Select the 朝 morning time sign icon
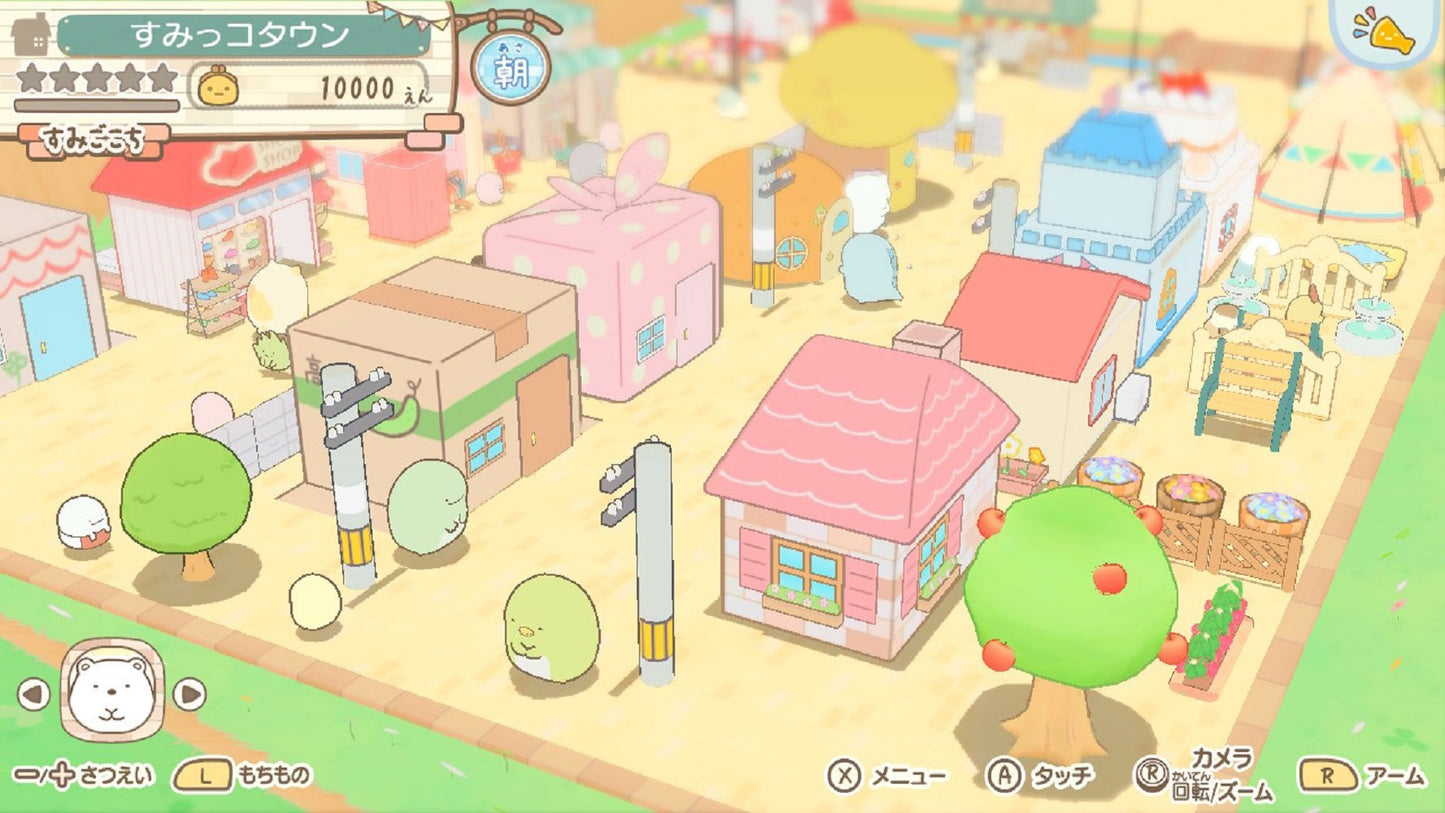 [x=509, y=66]
